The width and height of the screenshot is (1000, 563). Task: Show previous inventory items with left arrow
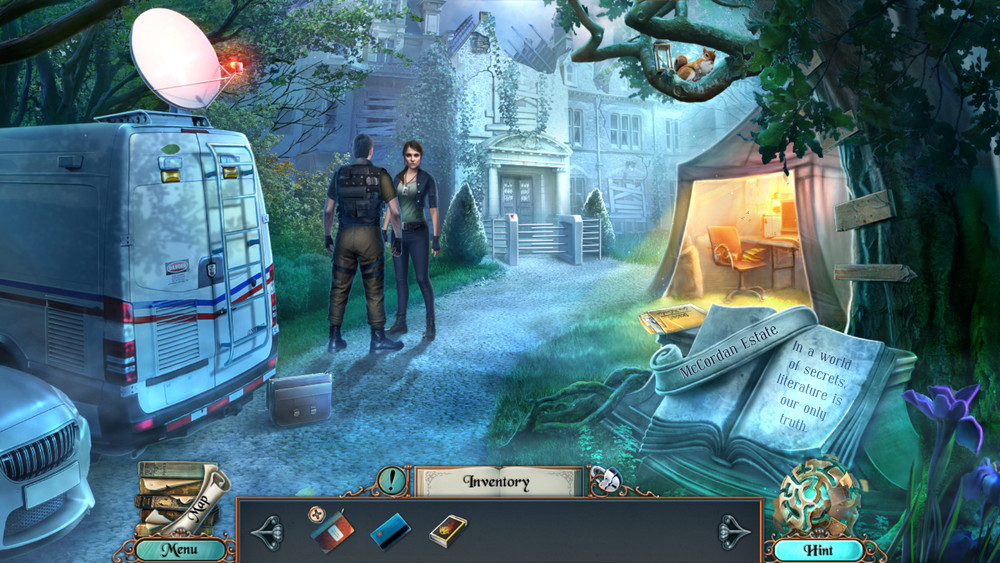(269, 532)
